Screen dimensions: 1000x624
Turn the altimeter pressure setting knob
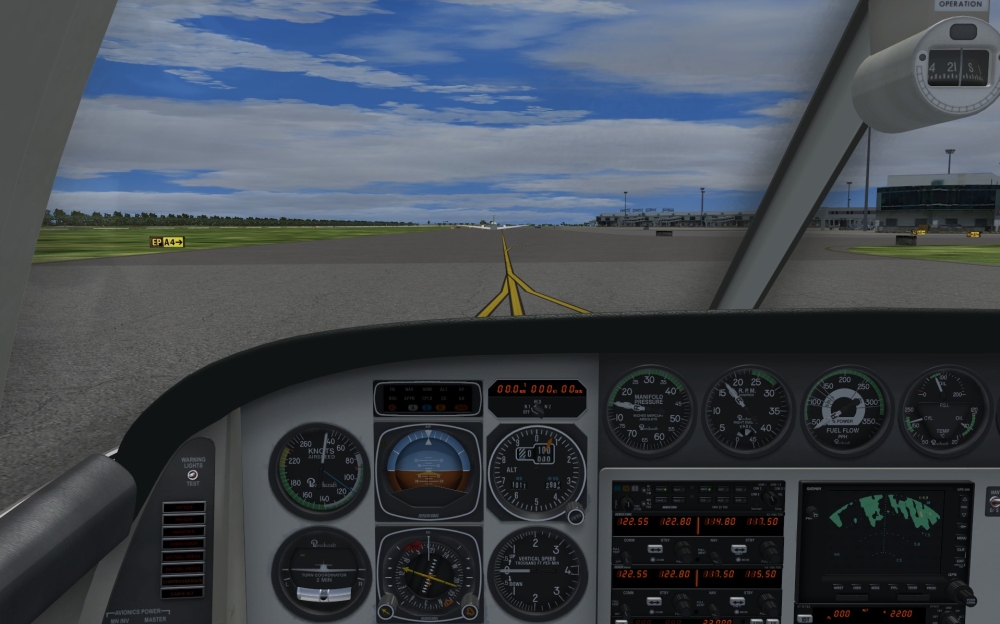click(575, 515)
